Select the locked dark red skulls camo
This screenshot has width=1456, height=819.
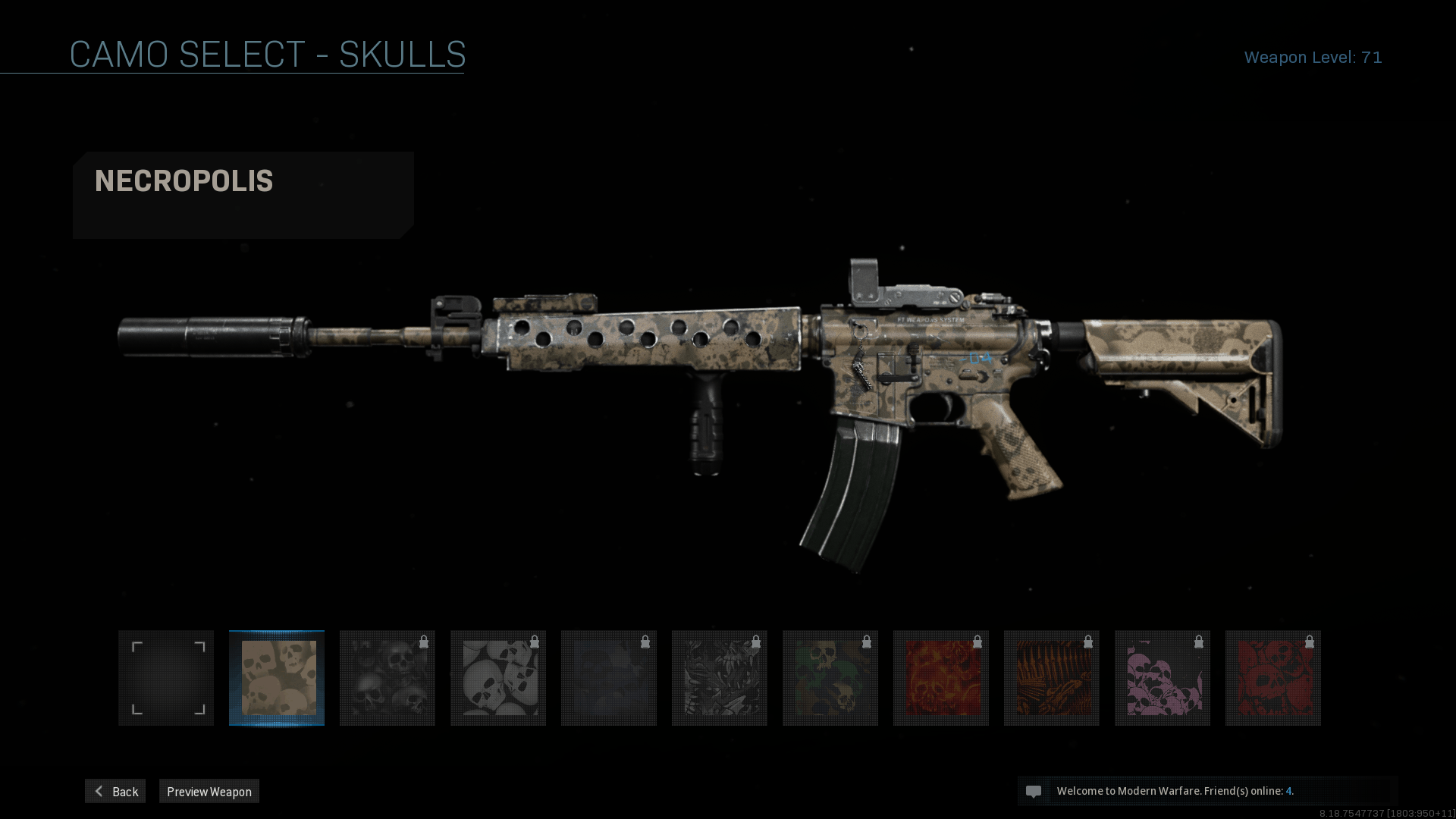[1273, 678]
